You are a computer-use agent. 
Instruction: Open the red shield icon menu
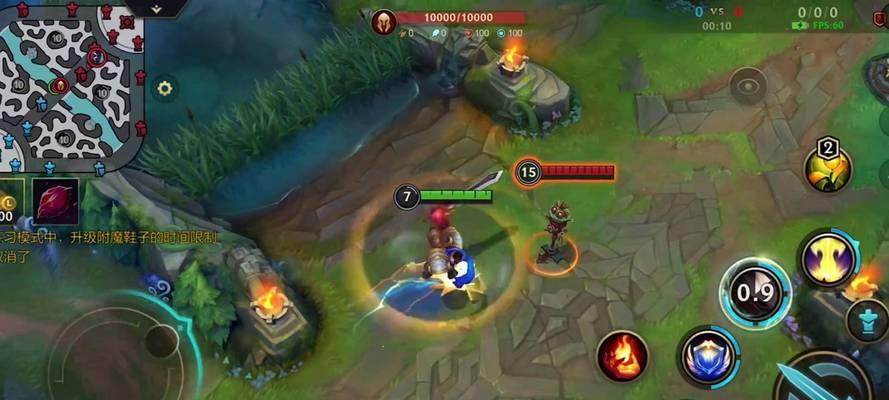coord(876,17)
